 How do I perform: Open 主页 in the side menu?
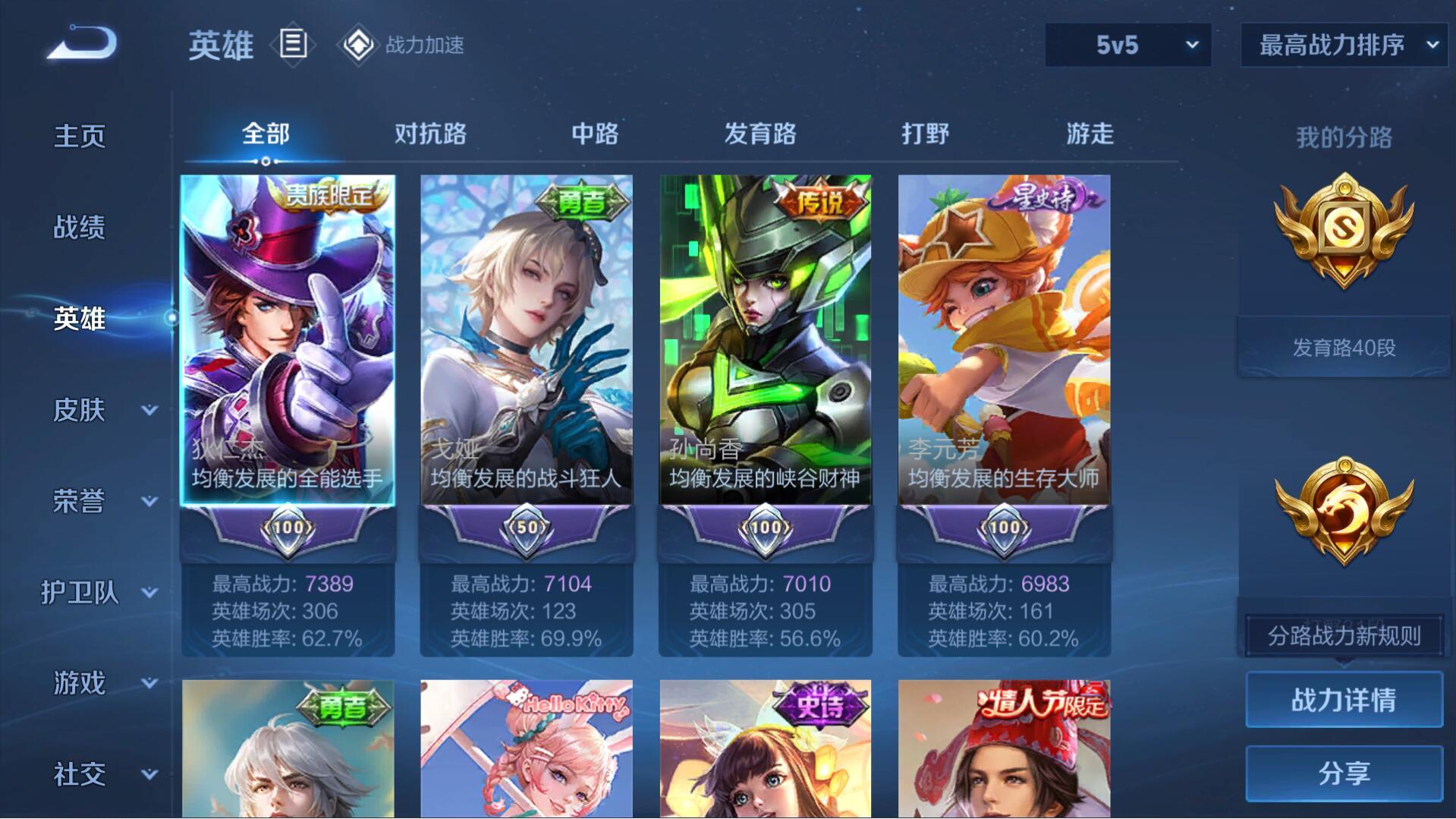(x=80, y=137)
